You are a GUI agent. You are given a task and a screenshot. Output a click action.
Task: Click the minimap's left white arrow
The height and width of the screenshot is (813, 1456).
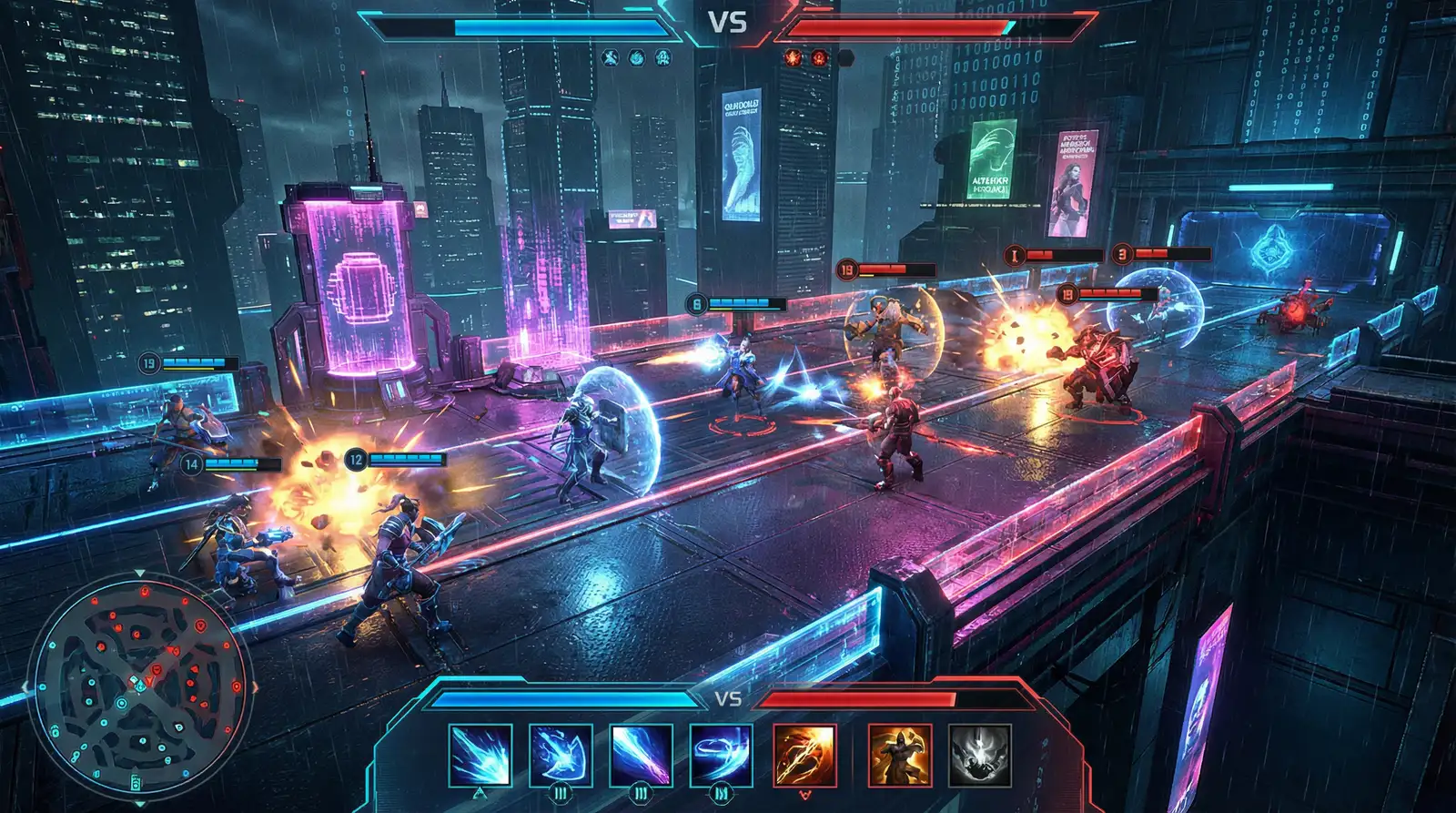tap(25, 686)
